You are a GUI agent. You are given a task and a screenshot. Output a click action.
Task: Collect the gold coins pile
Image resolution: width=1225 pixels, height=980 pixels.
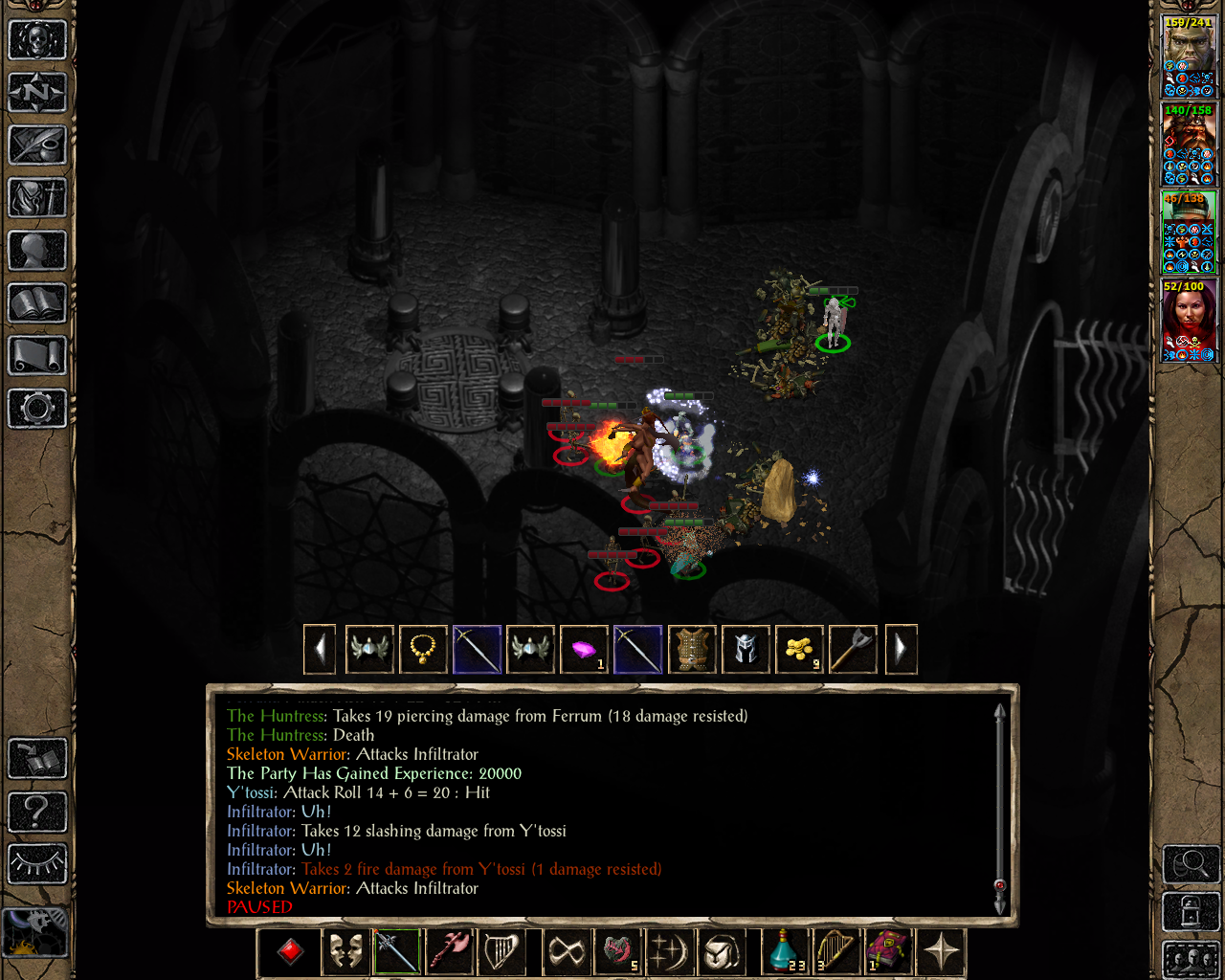(x=798, y=650)
